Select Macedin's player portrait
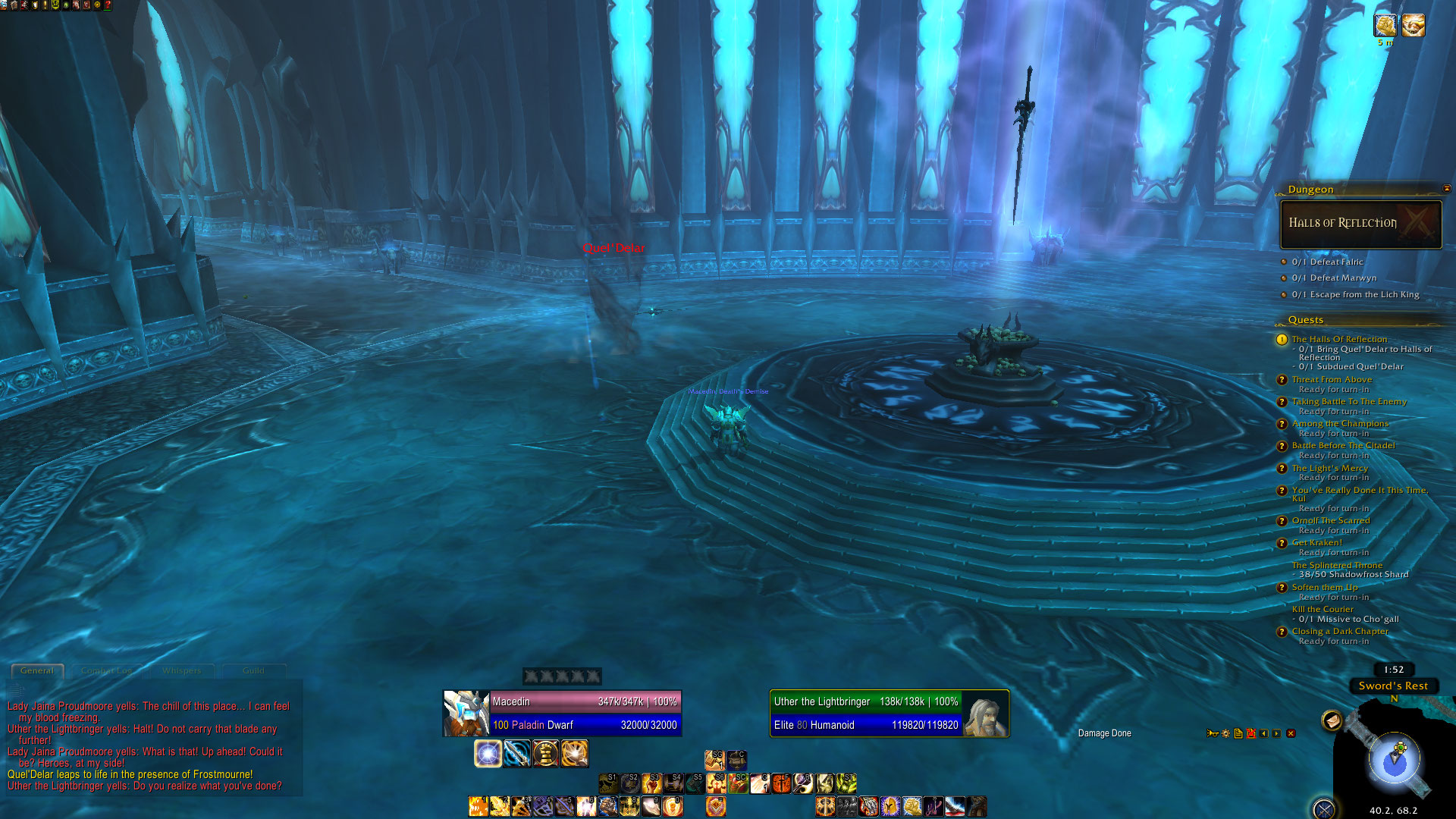 pos(466,713)
